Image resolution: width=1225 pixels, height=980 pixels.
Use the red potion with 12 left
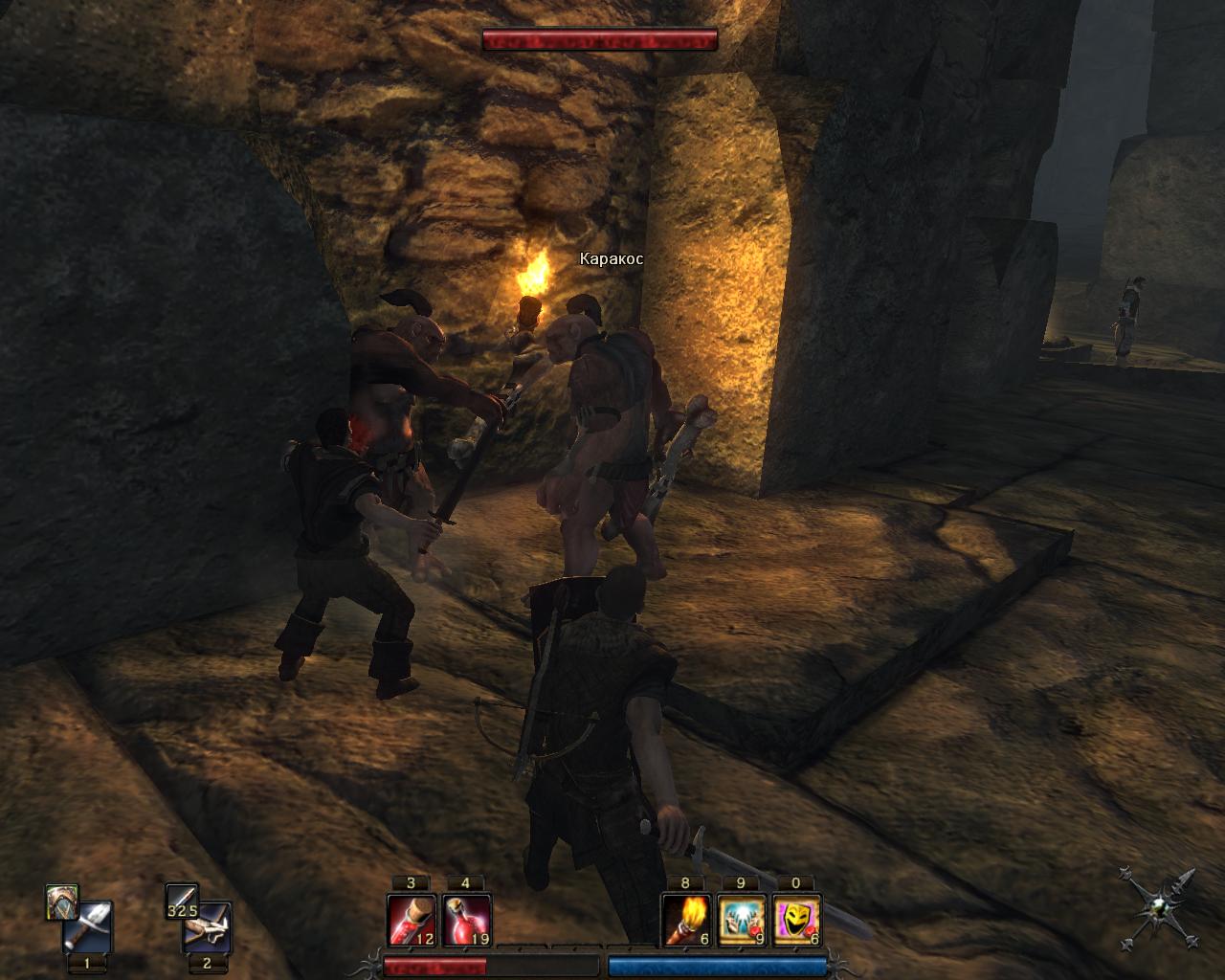(x=412, y=920)
